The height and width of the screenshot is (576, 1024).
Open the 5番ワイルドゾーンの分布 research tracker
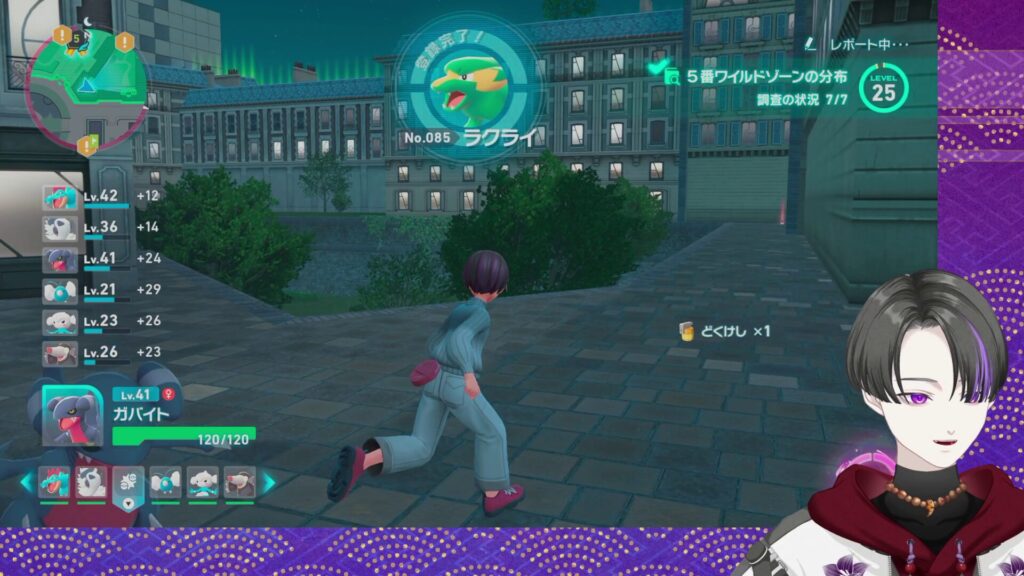click(767, 76)
